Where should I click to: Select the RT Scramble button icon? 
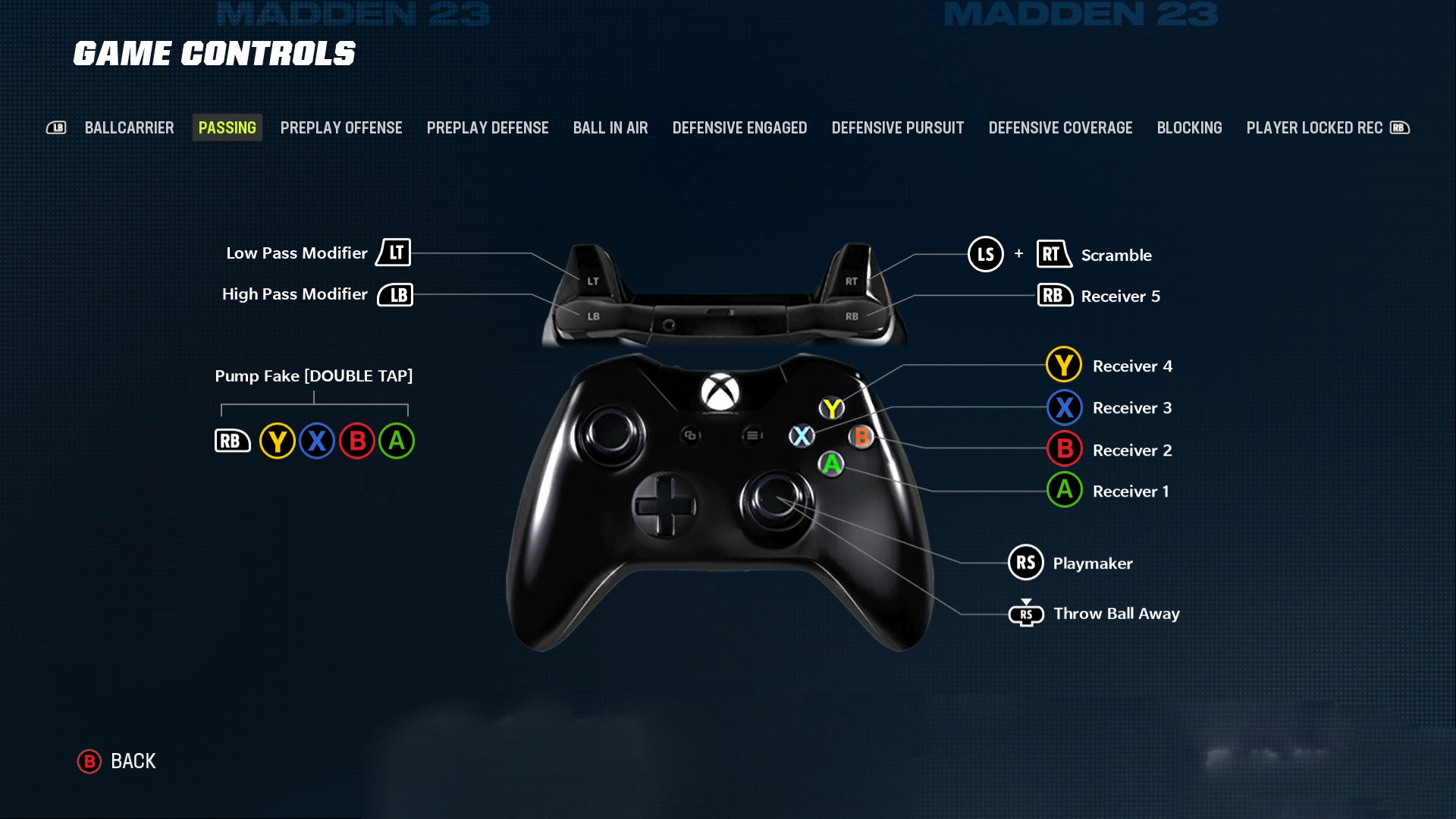(1053, 255)
